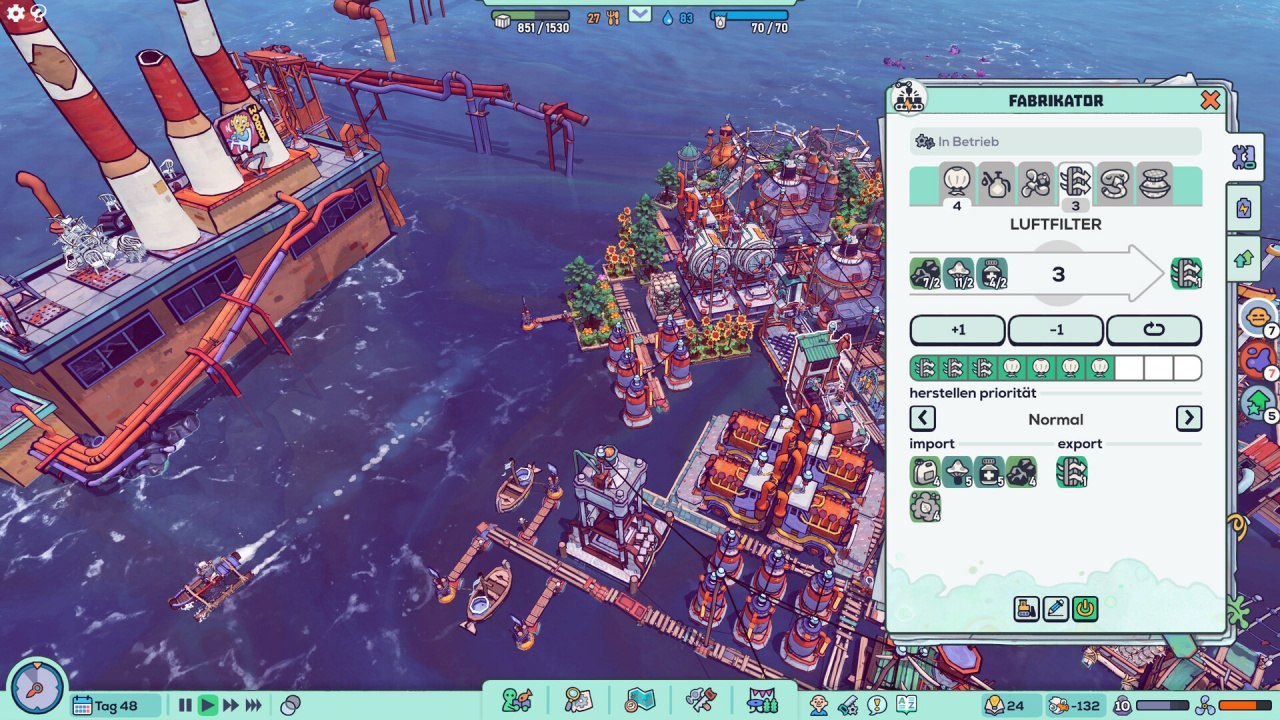Click the overlay circles icon

point(291,705)
